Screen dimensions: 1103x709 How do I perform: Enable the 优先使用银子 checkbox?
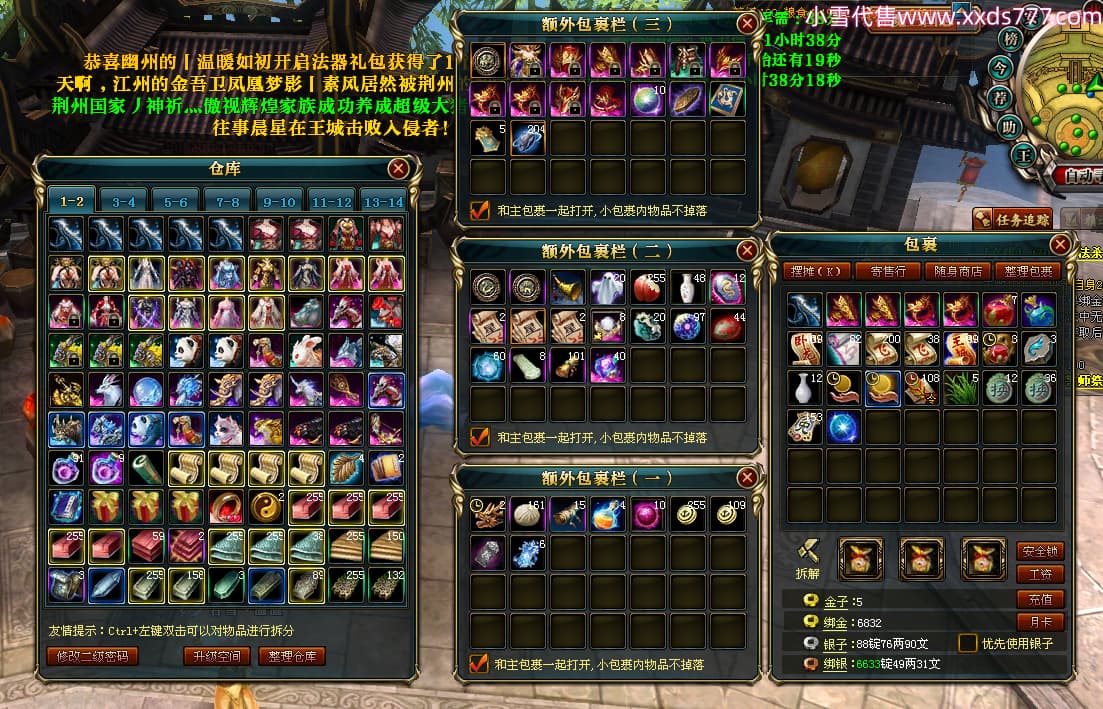[x=967, y=643]
